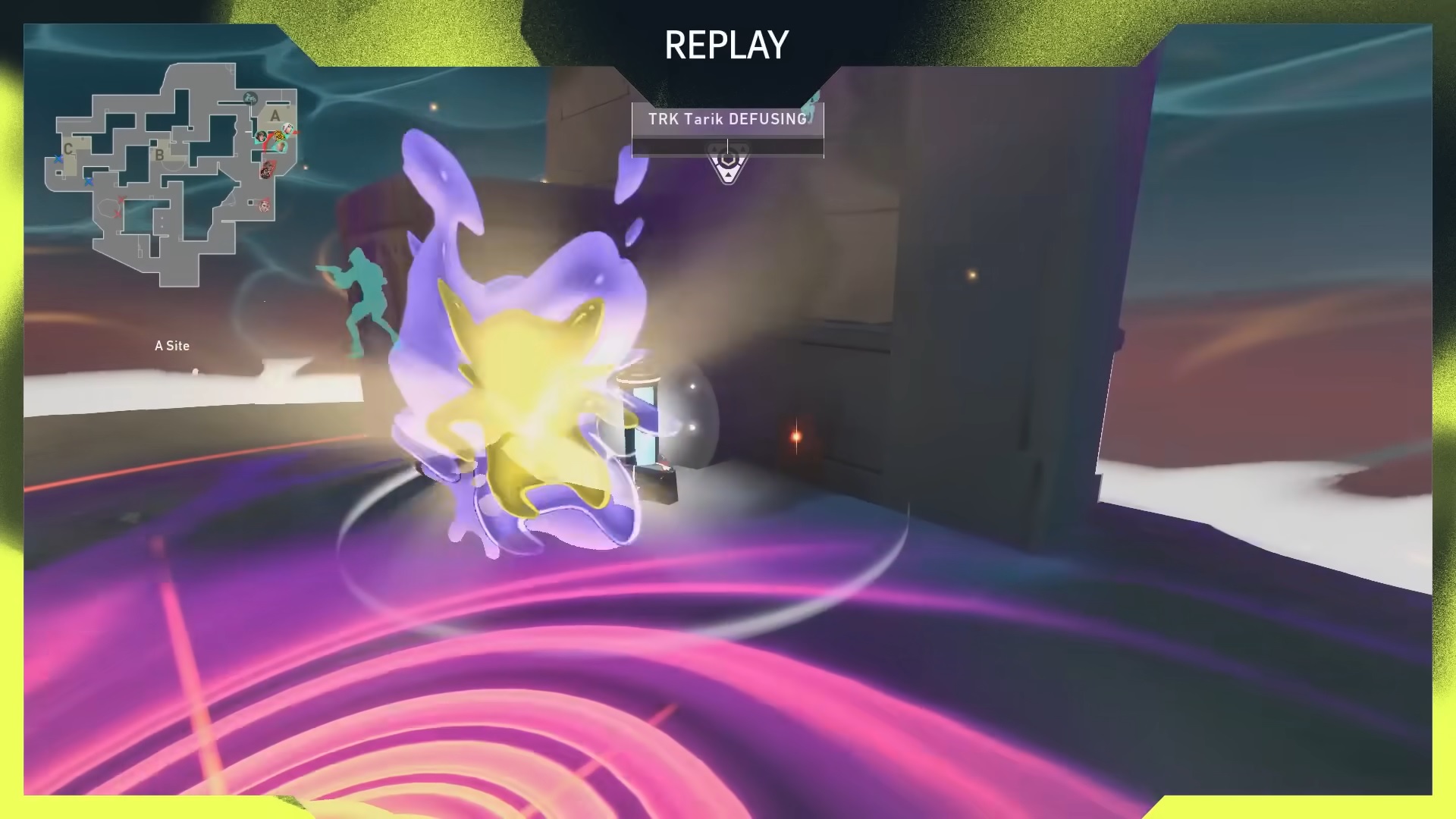This screenshot has height=819, width=1456.
Task: Click the yellow ability icon near A site on minimap
Action: pos(279,136)
